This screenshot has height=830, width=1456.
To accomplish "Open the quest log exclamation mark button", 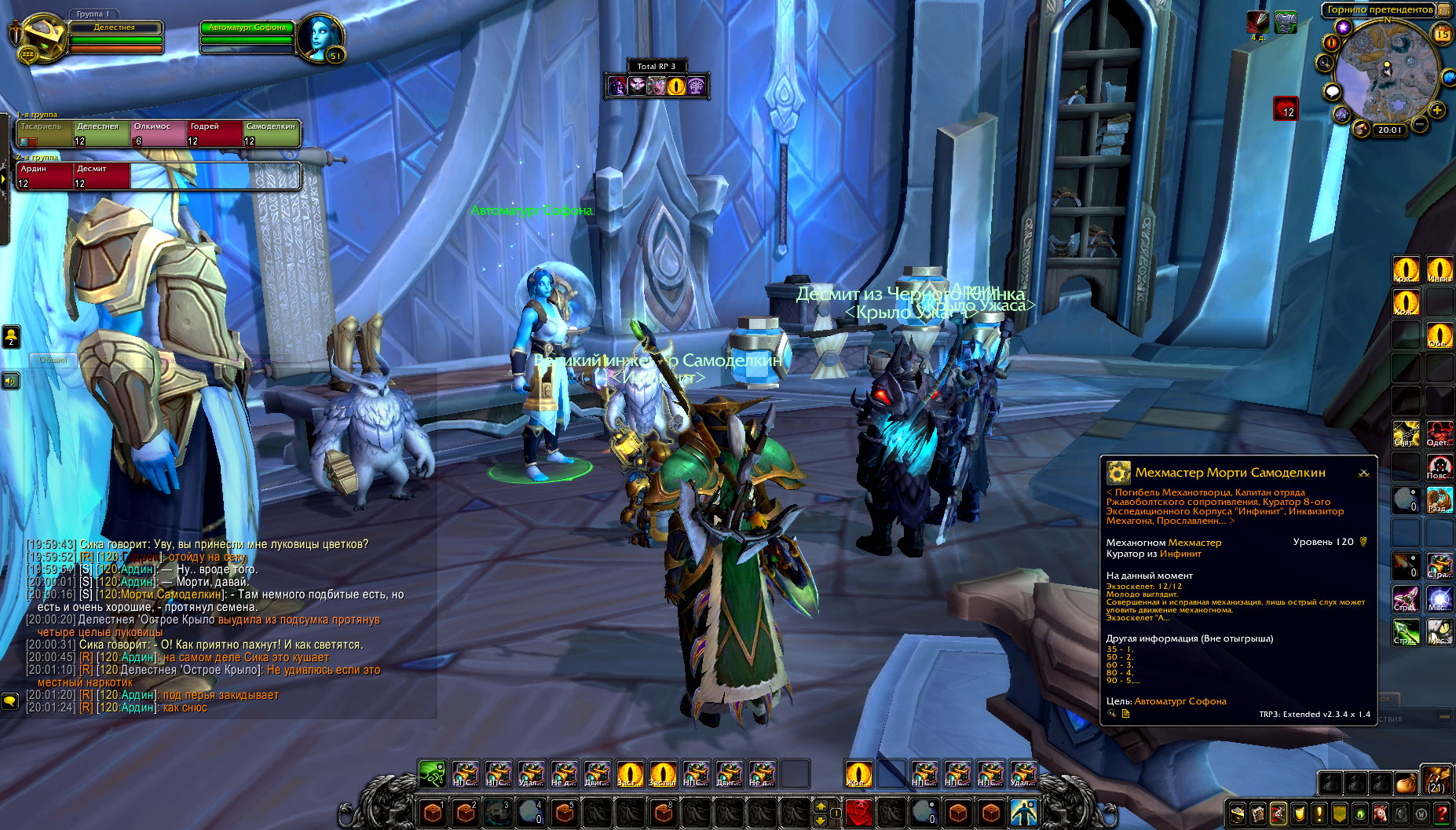I will [1319, 814].
